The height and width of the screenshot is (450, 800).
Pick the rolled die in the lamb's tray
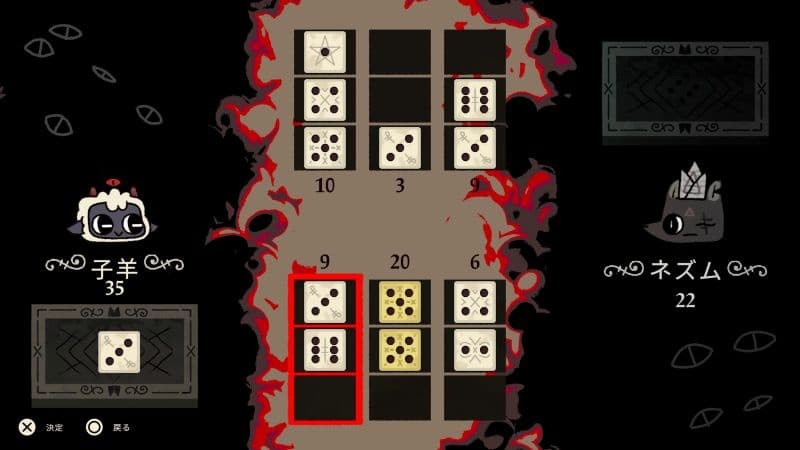[117, 351]
